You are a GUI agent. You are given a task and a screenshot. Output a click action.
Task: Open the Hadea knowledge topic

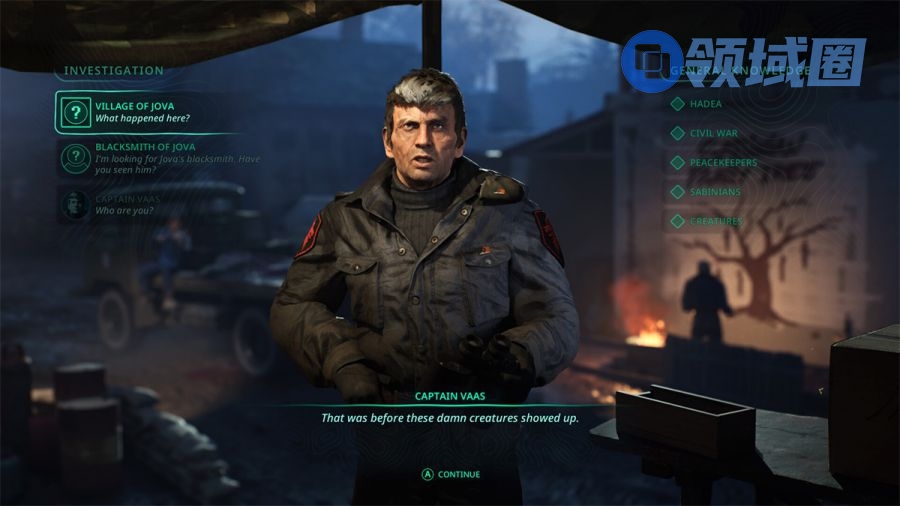click(x=705, y=104)
